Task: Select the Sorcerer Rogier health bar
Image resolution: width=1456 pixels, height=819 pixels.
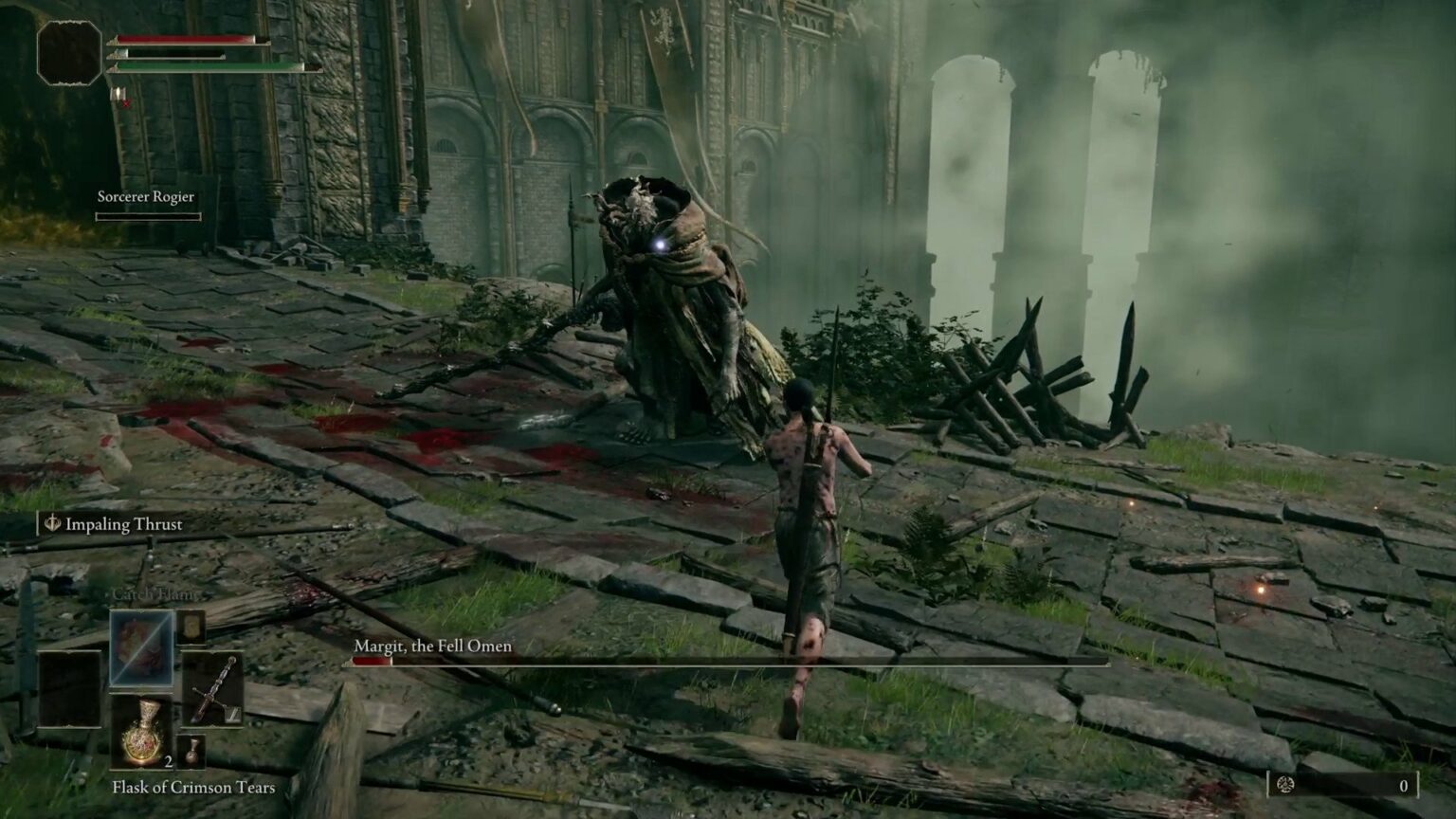Action: click(x=147, y=216)
